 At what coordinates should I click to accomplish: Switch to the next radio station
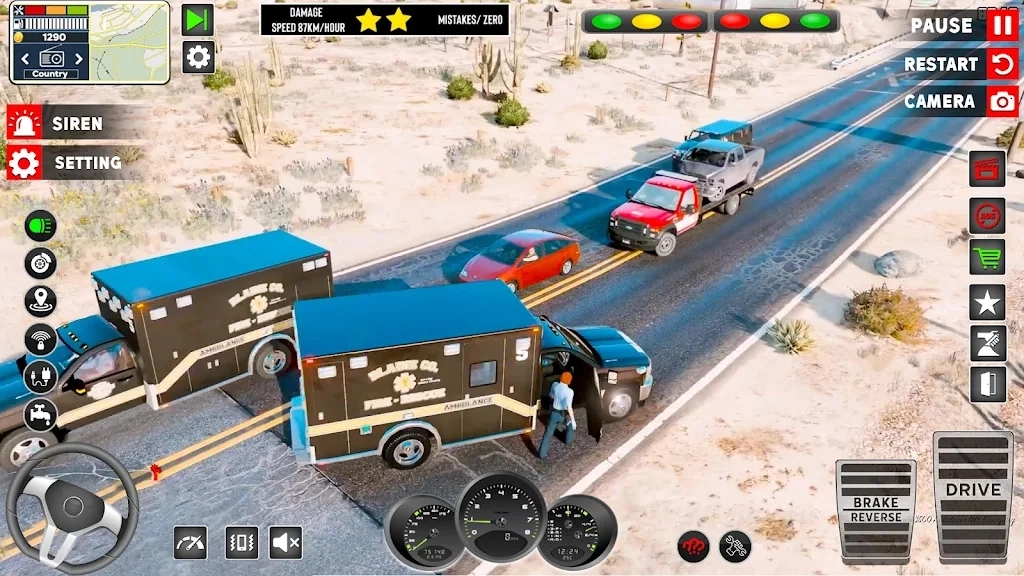(78, 59)
